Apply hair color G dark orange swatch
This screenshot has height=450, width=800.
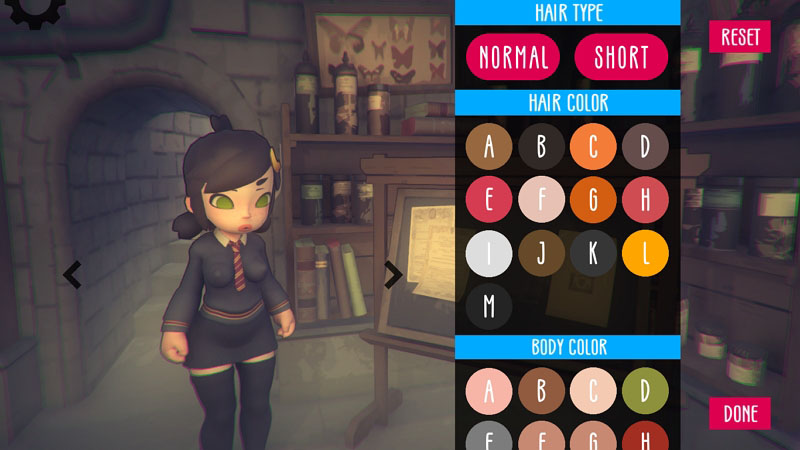pyautogui.click(x=593, y=200)
